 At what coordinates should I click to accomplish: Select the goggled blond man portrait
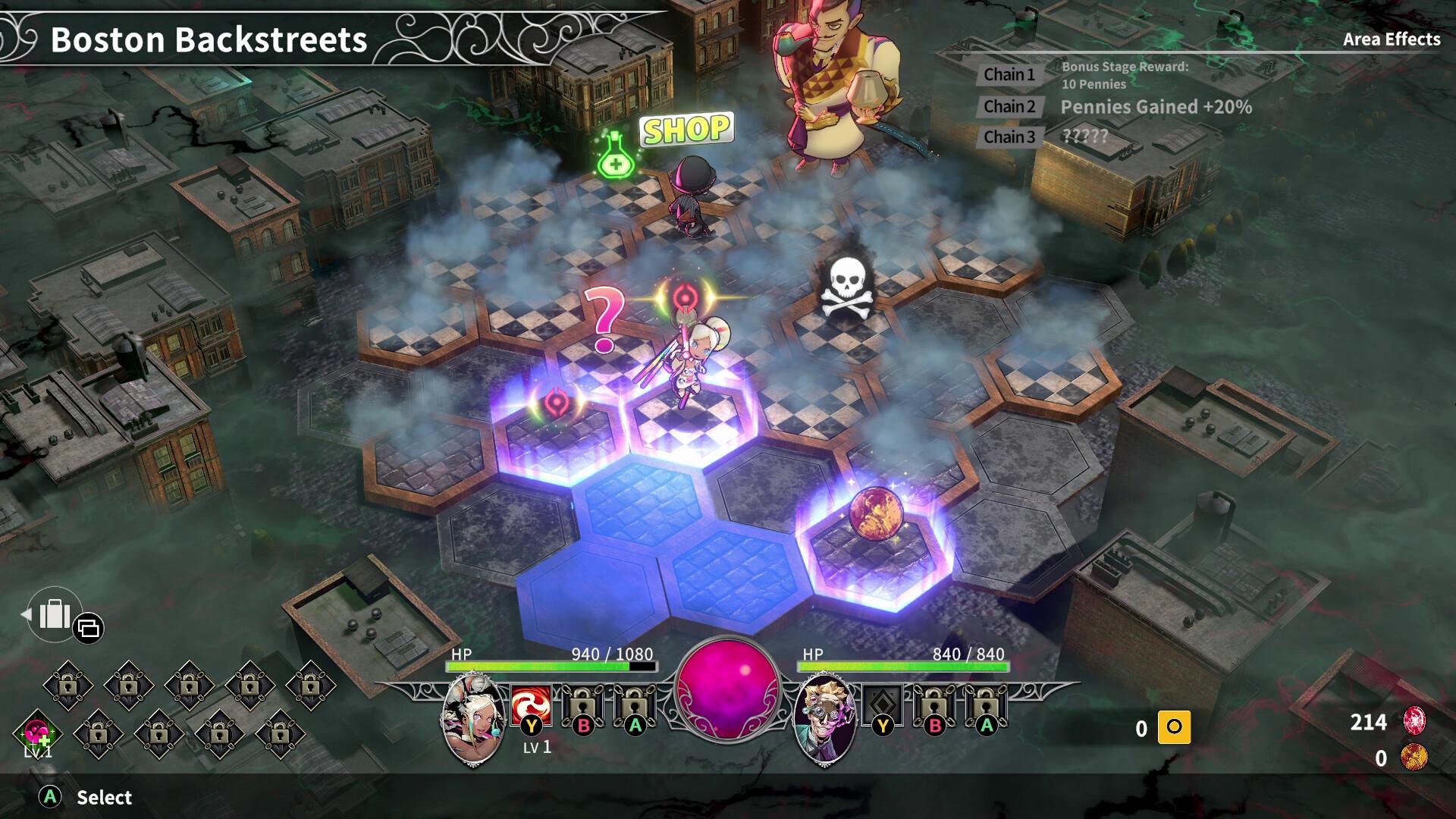824,719
